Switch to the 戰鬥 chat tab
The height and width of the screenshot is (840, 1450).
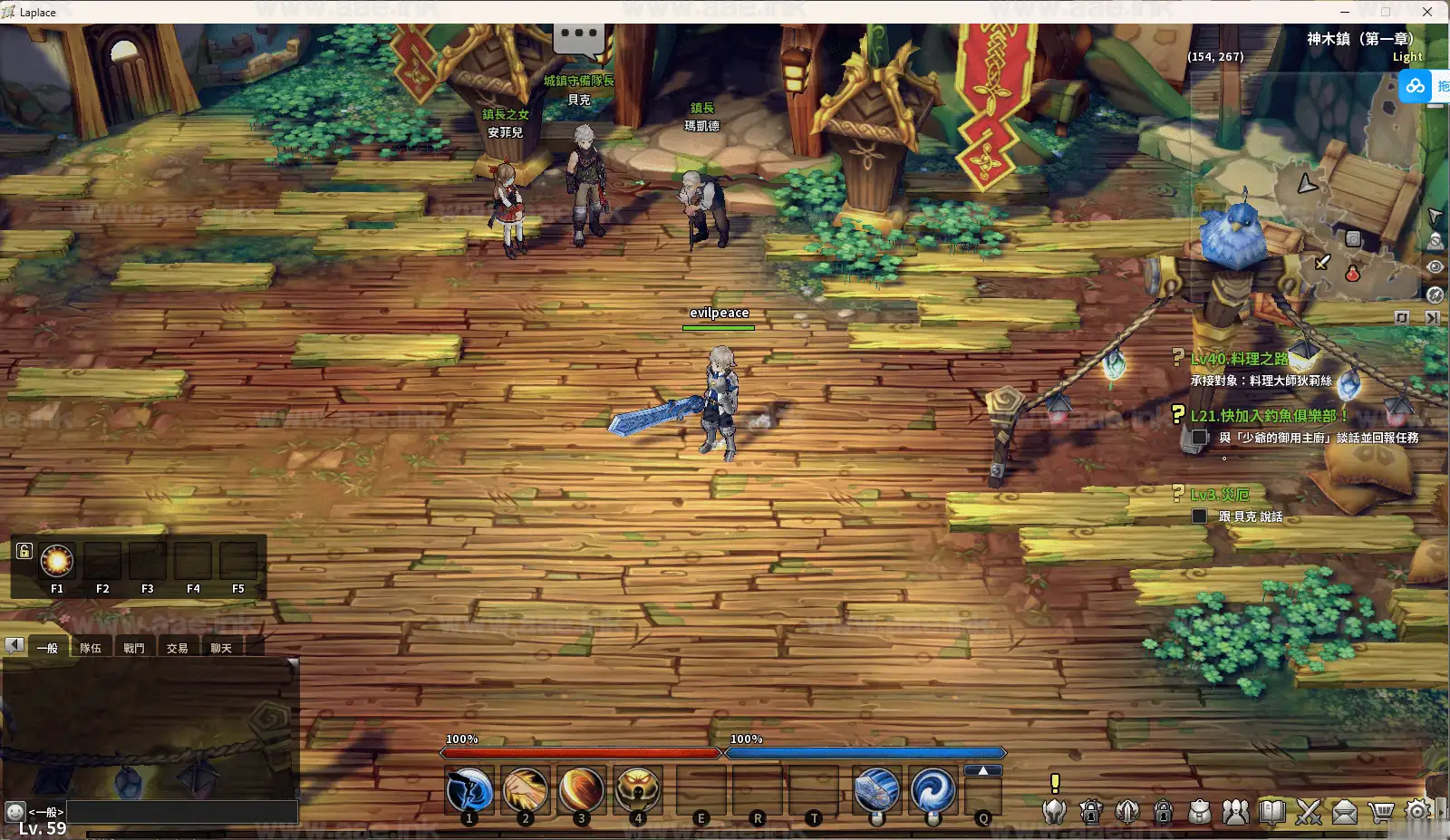[134, 646]
